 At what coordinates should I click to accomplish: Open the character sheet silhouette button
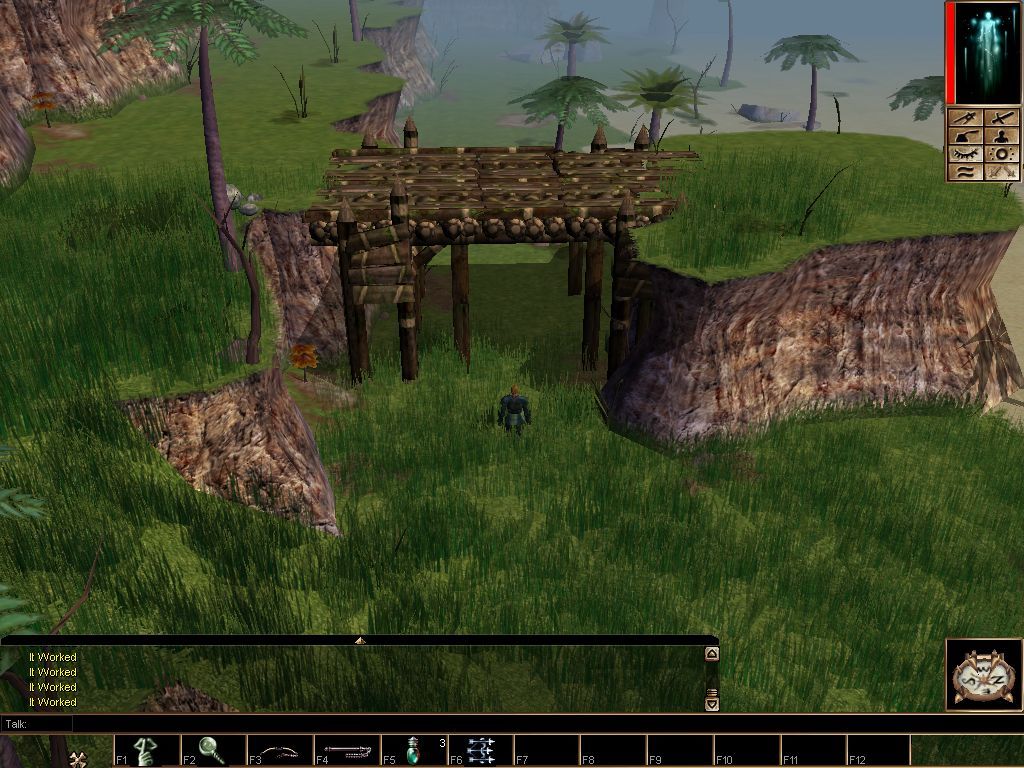pyautogui.click(x=1001, y=136)
